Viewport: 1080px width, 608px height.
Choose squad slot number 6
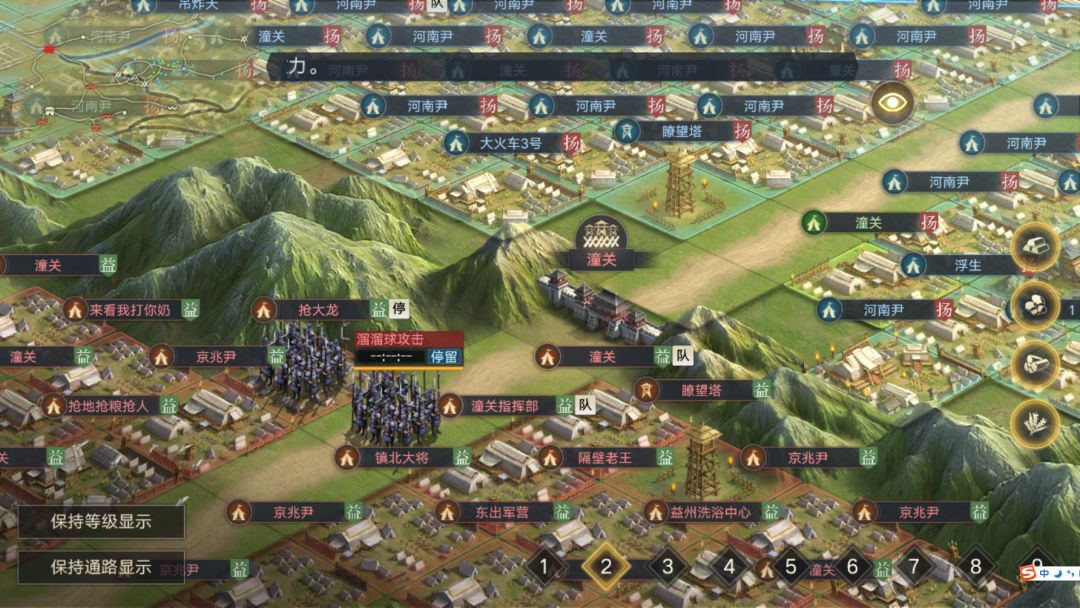pyautogui.click(x=852, y=568)
